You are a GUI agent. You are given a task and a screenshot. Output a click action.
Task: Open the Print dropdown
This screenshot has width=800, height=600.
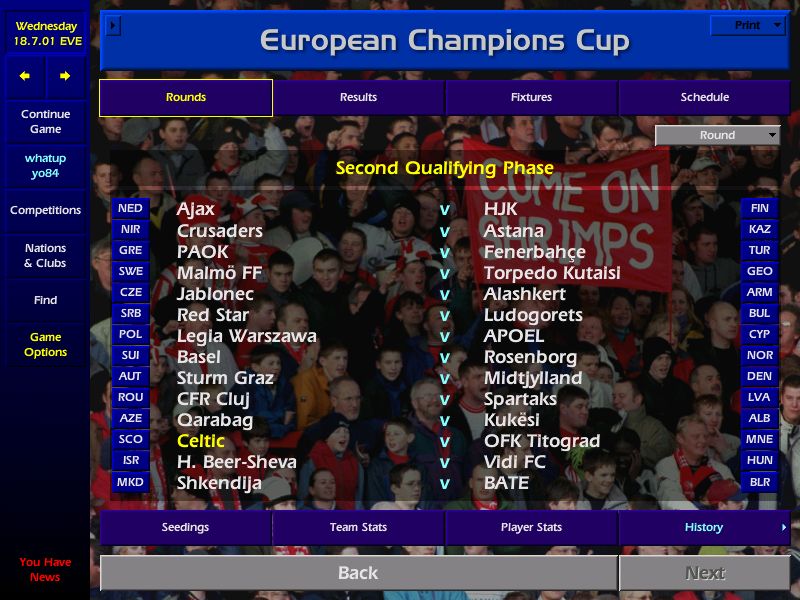coord(747,25)
